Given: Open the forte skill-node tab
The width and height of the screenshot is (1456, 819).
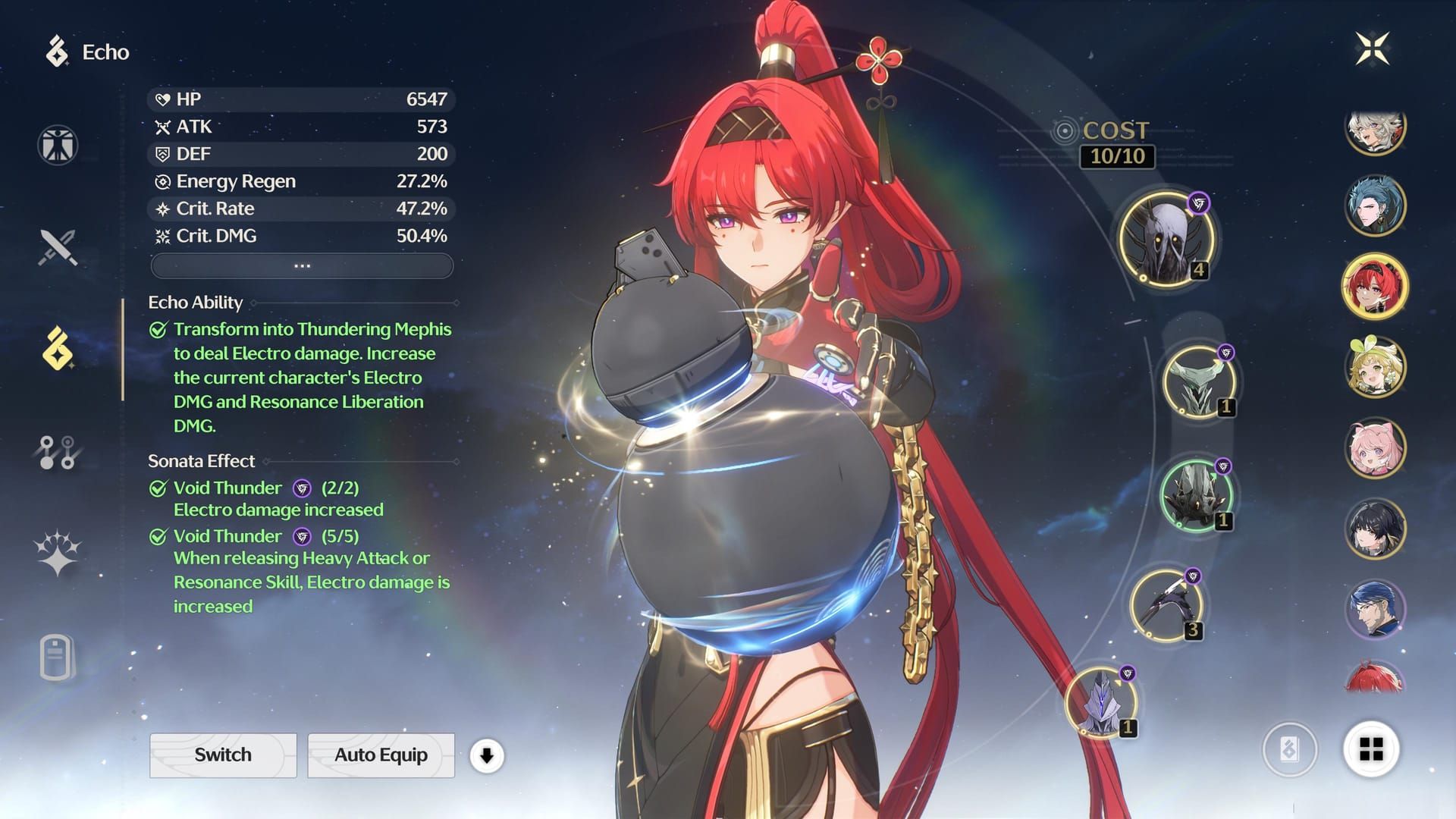Looking at the screenshot, I should [x=58, y=453].
